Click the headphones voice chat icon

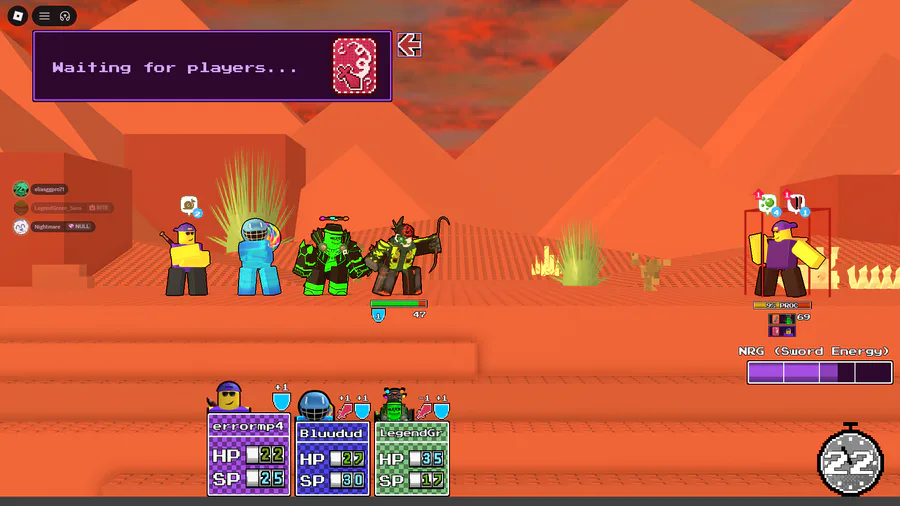(x=64, y=16)
